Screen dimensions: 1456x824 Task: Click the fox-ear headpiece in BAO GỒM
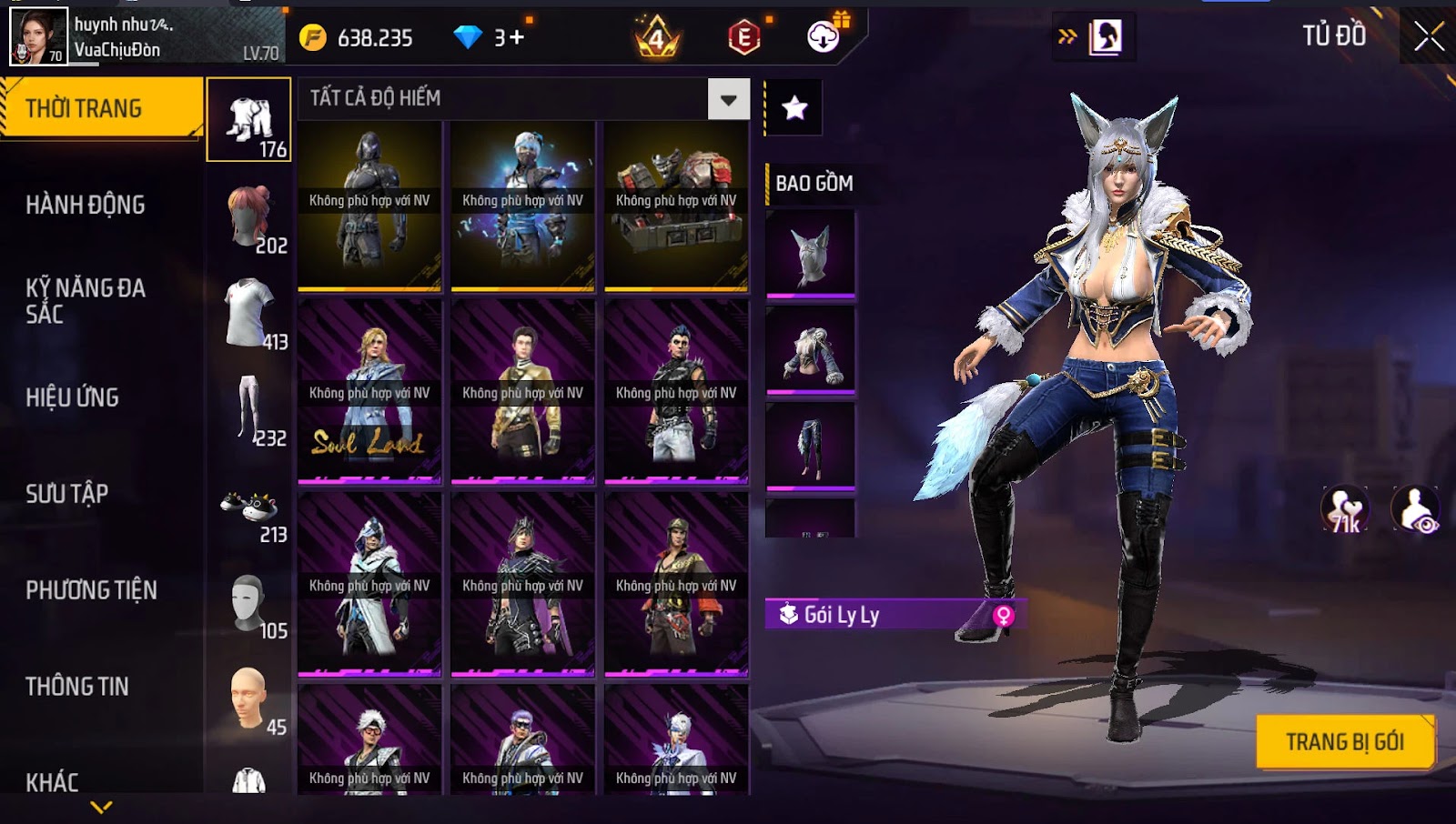811,254
